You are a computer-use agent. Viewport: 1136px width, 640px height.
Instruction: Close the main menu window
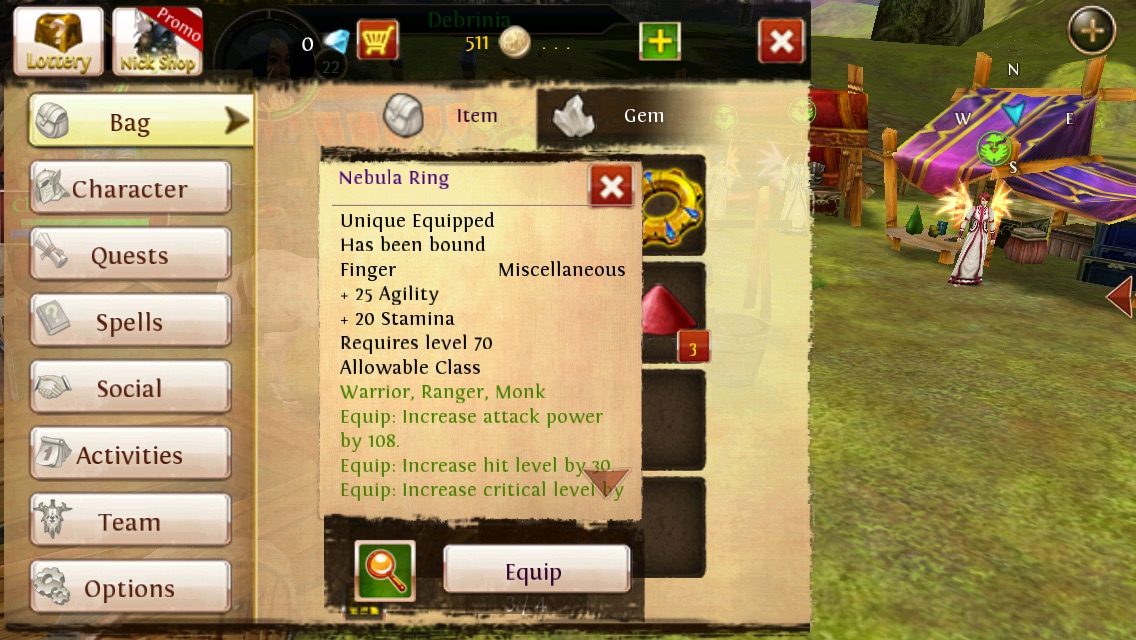coord(782,42)
